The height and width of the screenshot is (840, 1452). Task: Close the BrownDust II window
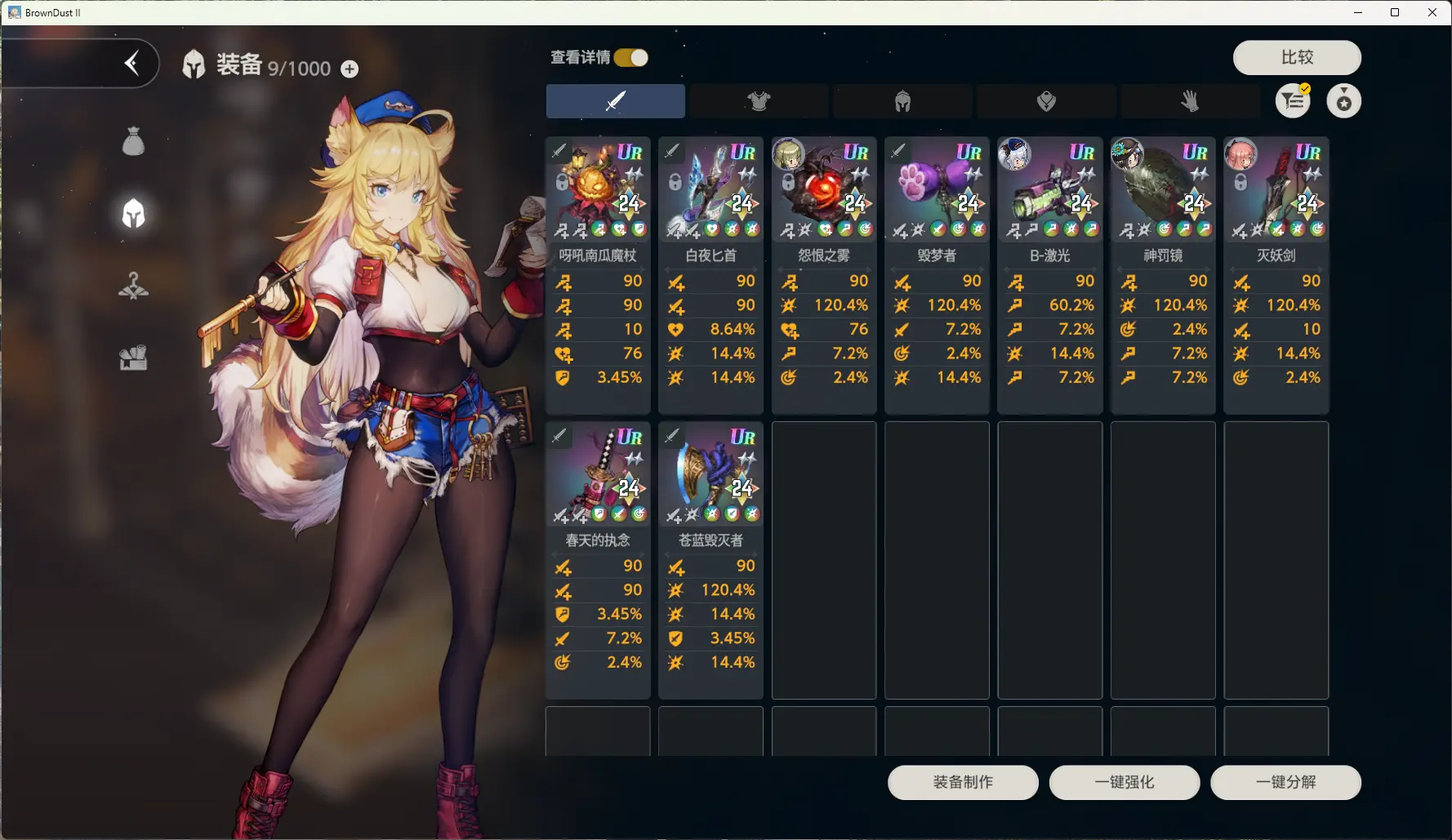[x=1432, y=12]
